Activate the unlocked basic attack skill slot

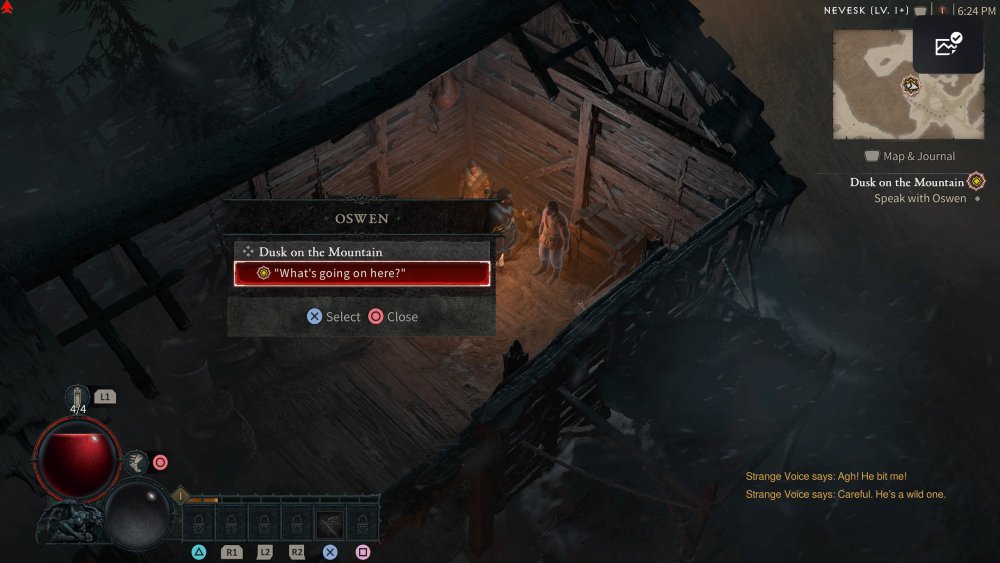pyautogui.click(x=330, y=522)
